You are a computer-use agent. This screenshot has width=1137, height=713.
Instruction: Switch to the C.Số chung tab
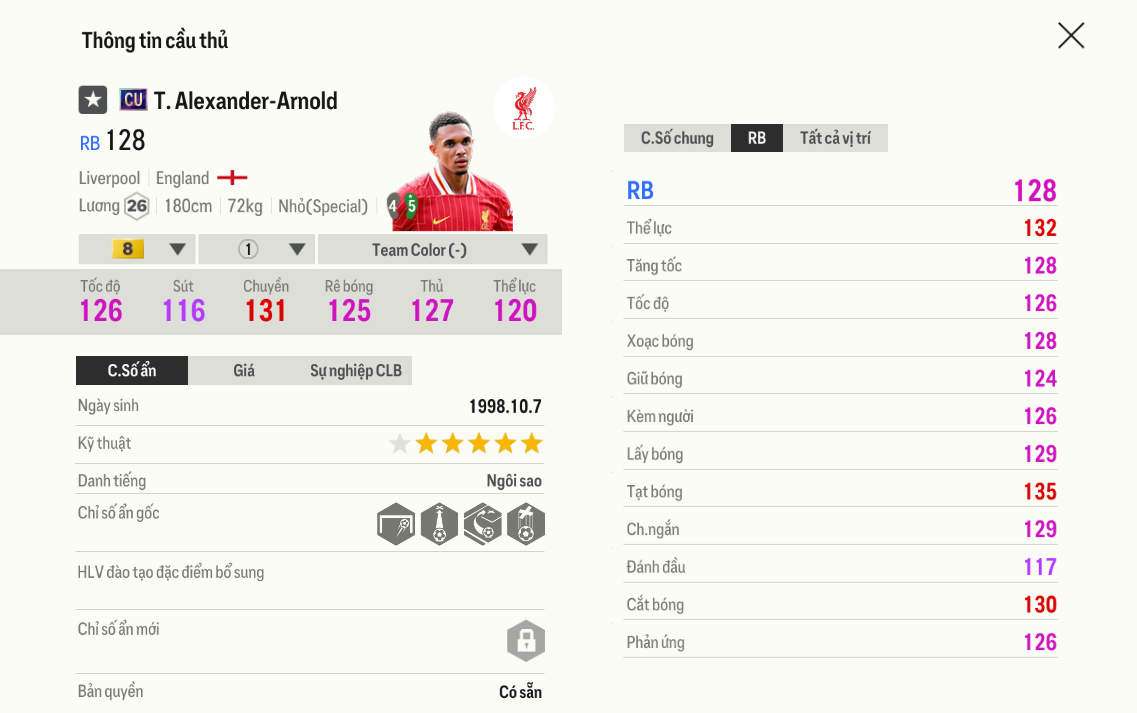[677, 138]
